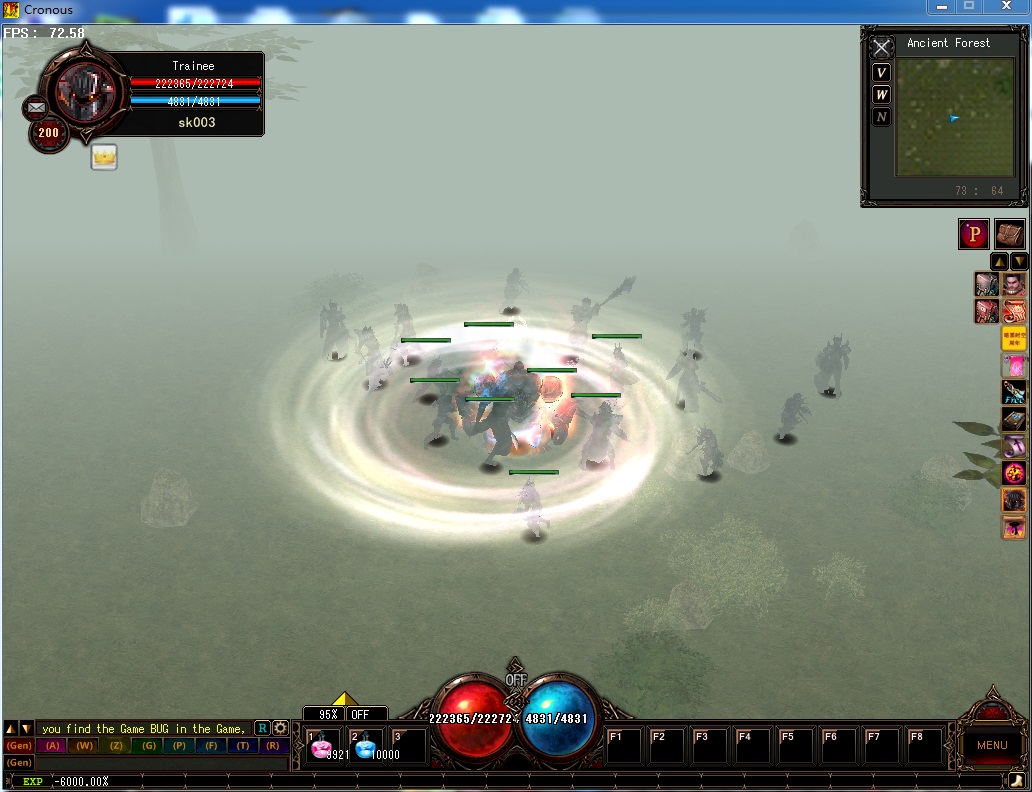Open chat settings gear icon
The height and width of the screenshot is (792, 1032).
[x=280, y=729]
